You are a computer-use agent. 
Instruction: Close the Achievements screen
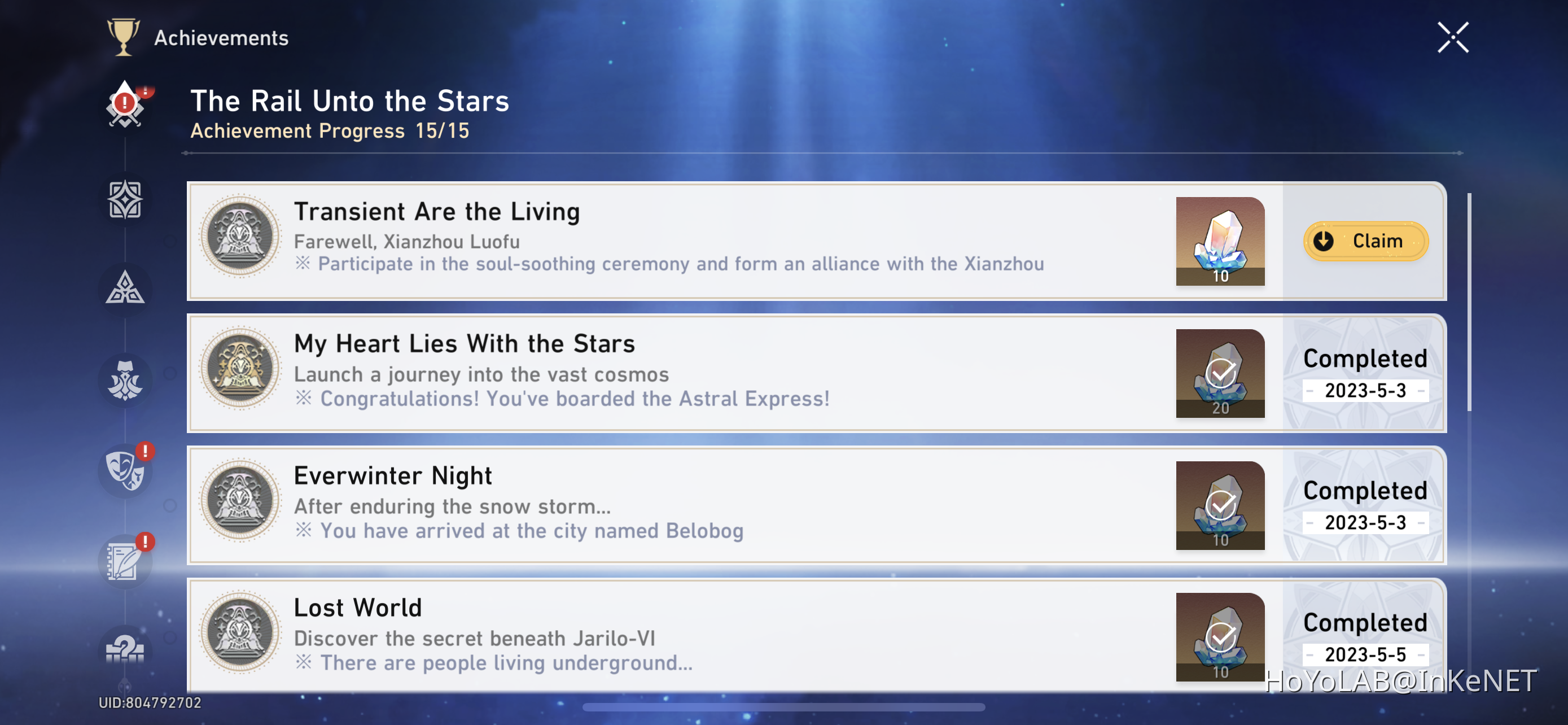[x=1453, y=37]
